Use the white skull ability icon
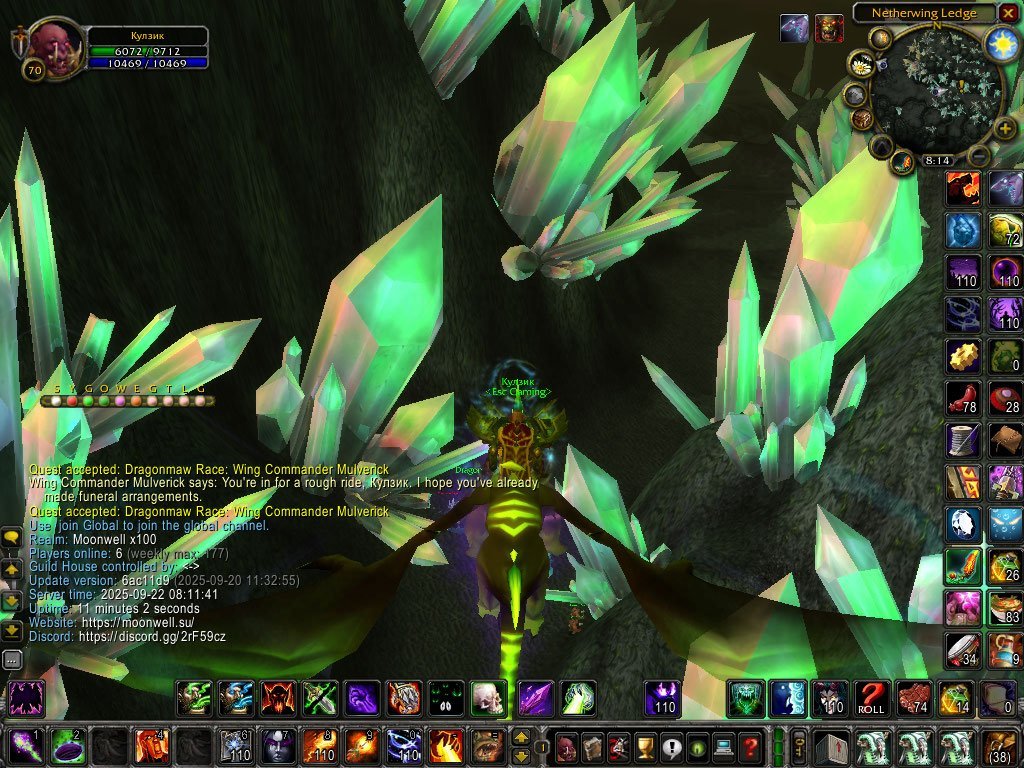The width and height of the screenshot is (1024, 768). (x=488, y=698)
